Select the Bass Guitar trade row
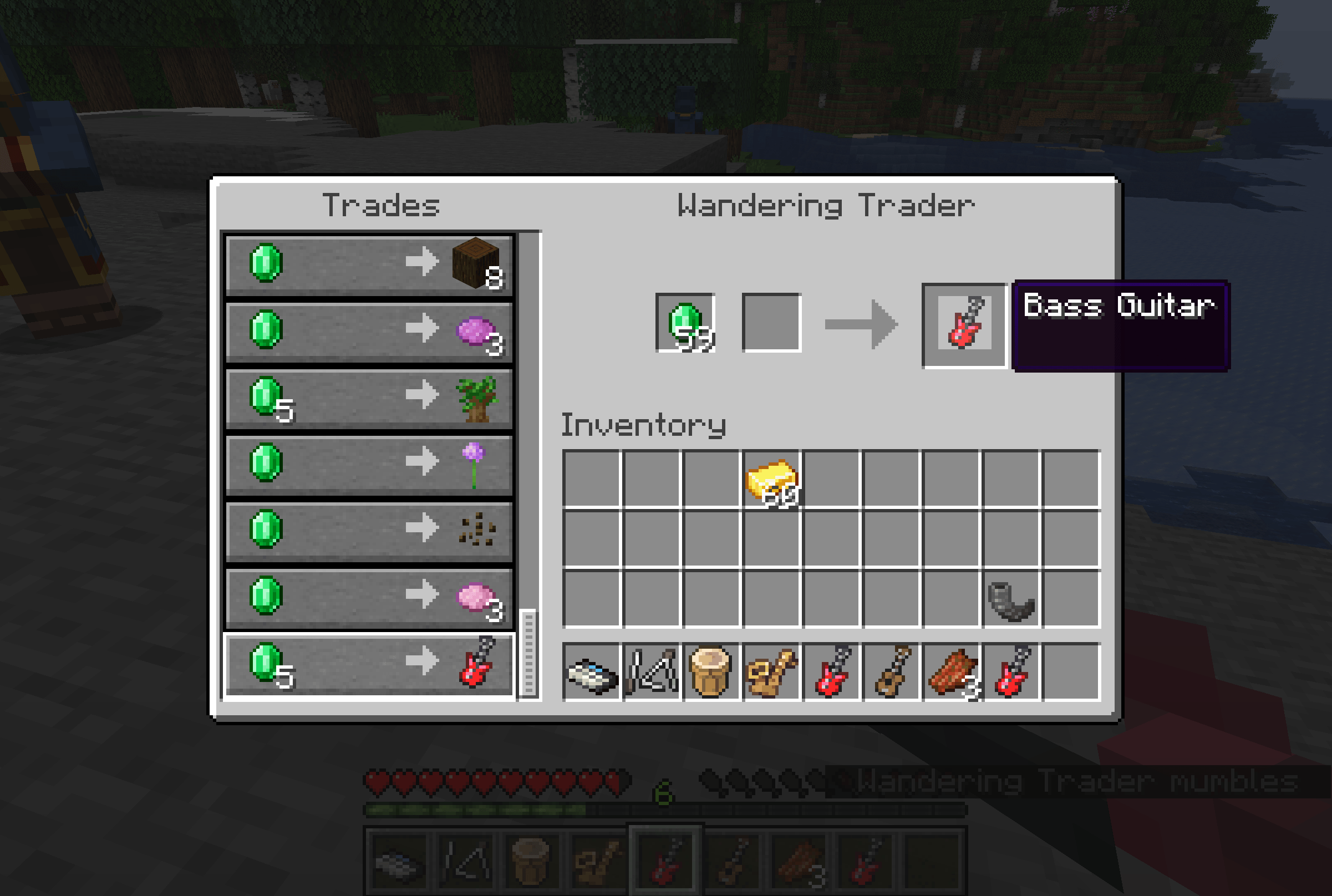Viewport: 1332px width, 896px height. click(x=369, y=663)
